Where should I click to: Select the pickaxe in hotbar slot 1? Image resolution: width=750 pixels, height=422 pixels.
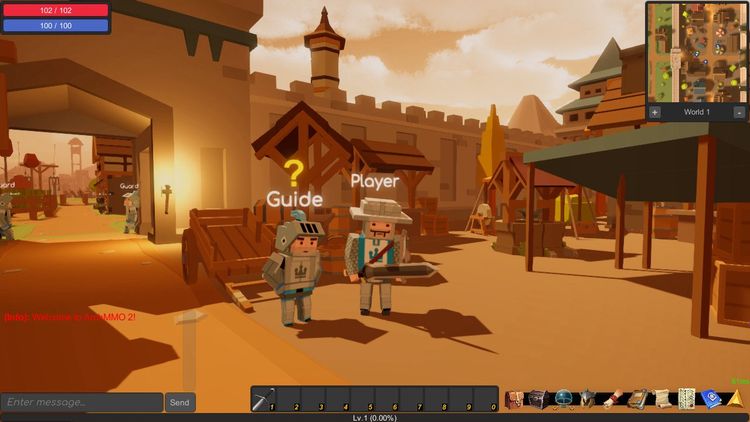(x=264, y=399)
